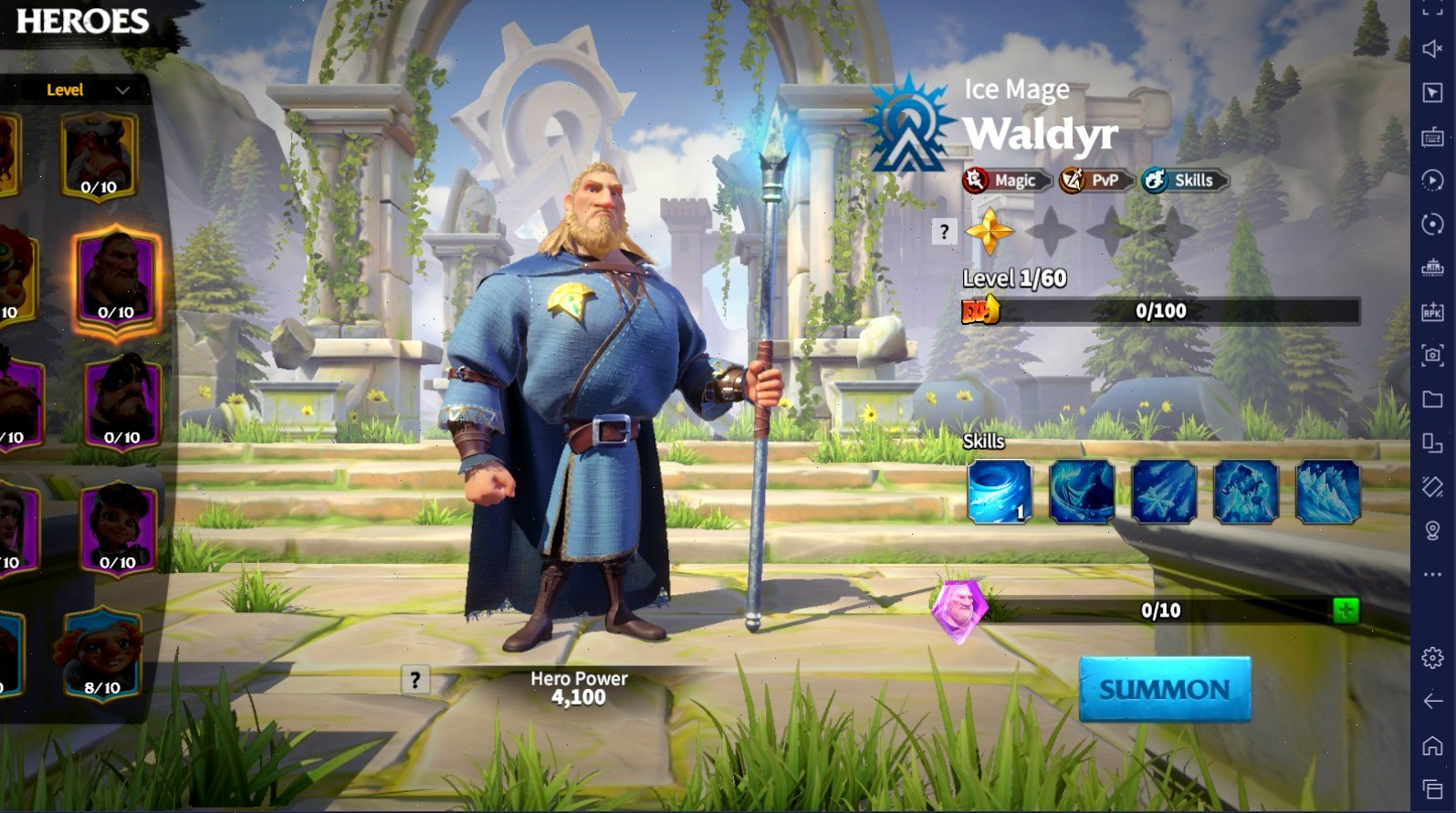
Task: Open emulator settings gear icon
Action: coord(1432,657)
